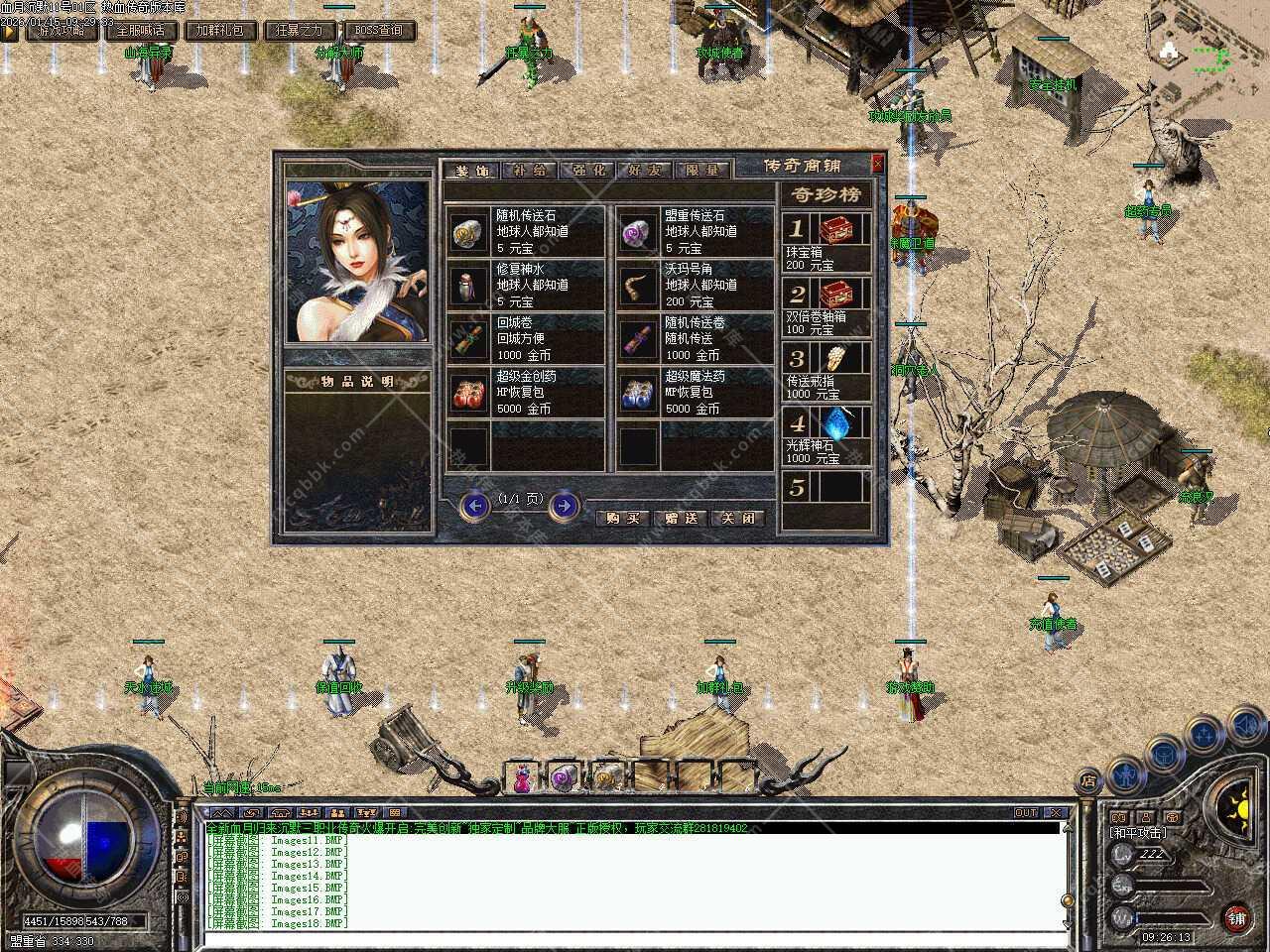Select the 随机传送石 shop item

(x=525, y=232)
